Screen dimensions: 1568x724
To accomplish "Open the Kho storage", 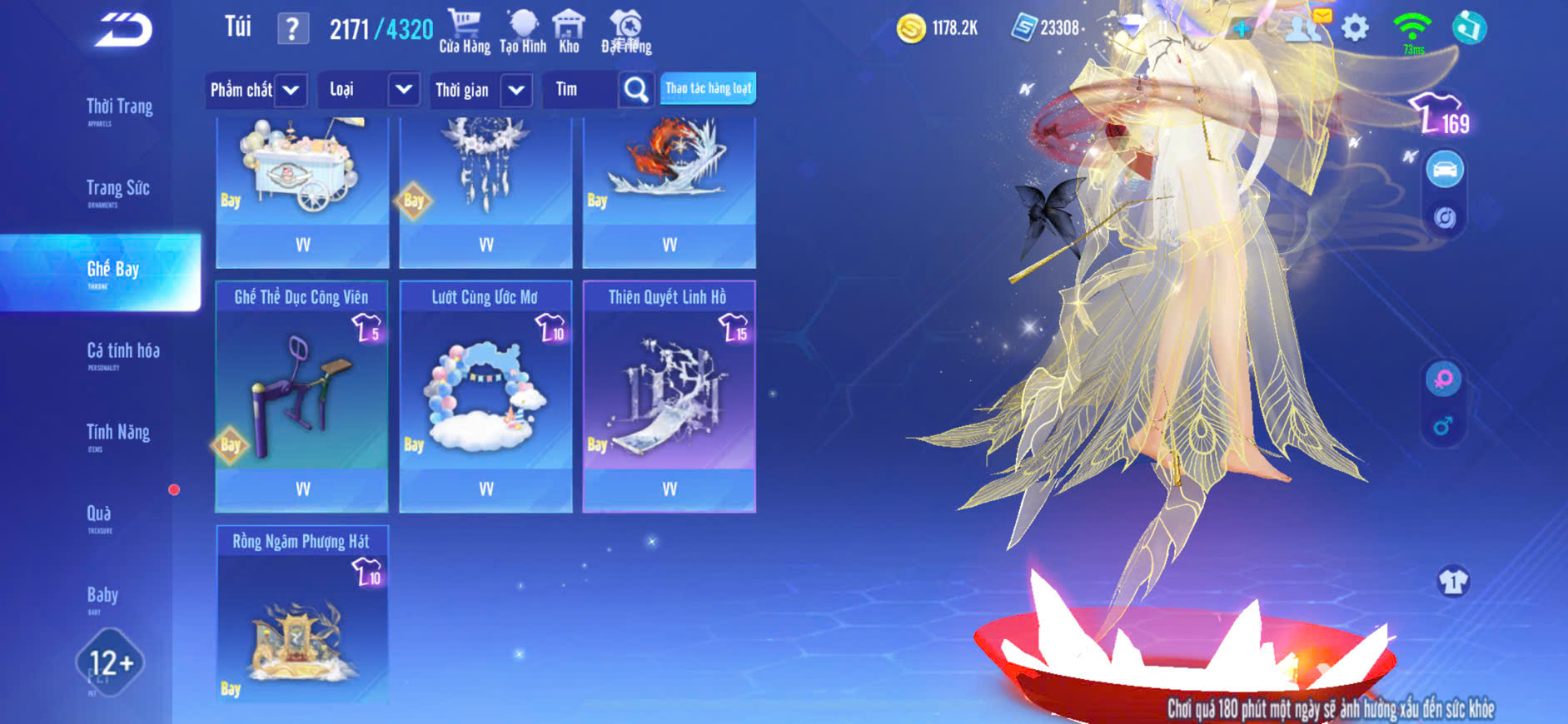I will click(569, 32).
